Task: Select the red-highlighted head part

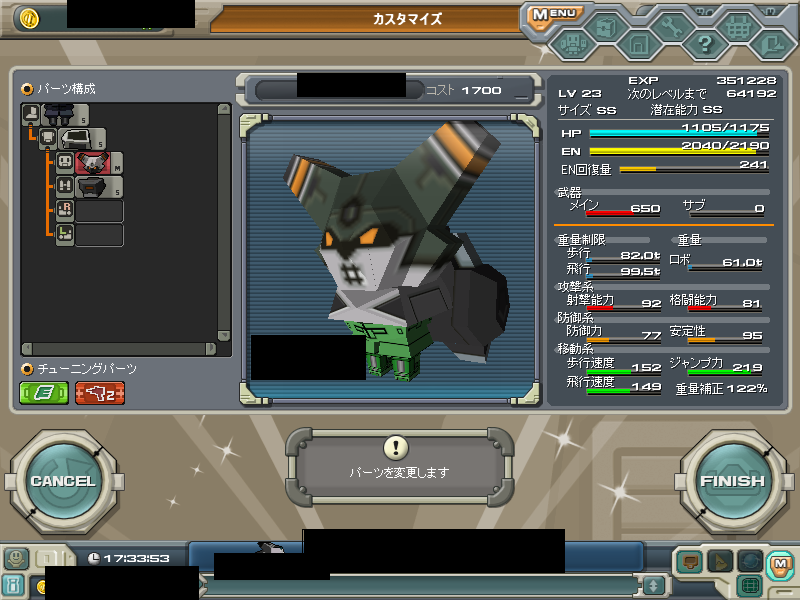Action: click(x=95, y=163)
